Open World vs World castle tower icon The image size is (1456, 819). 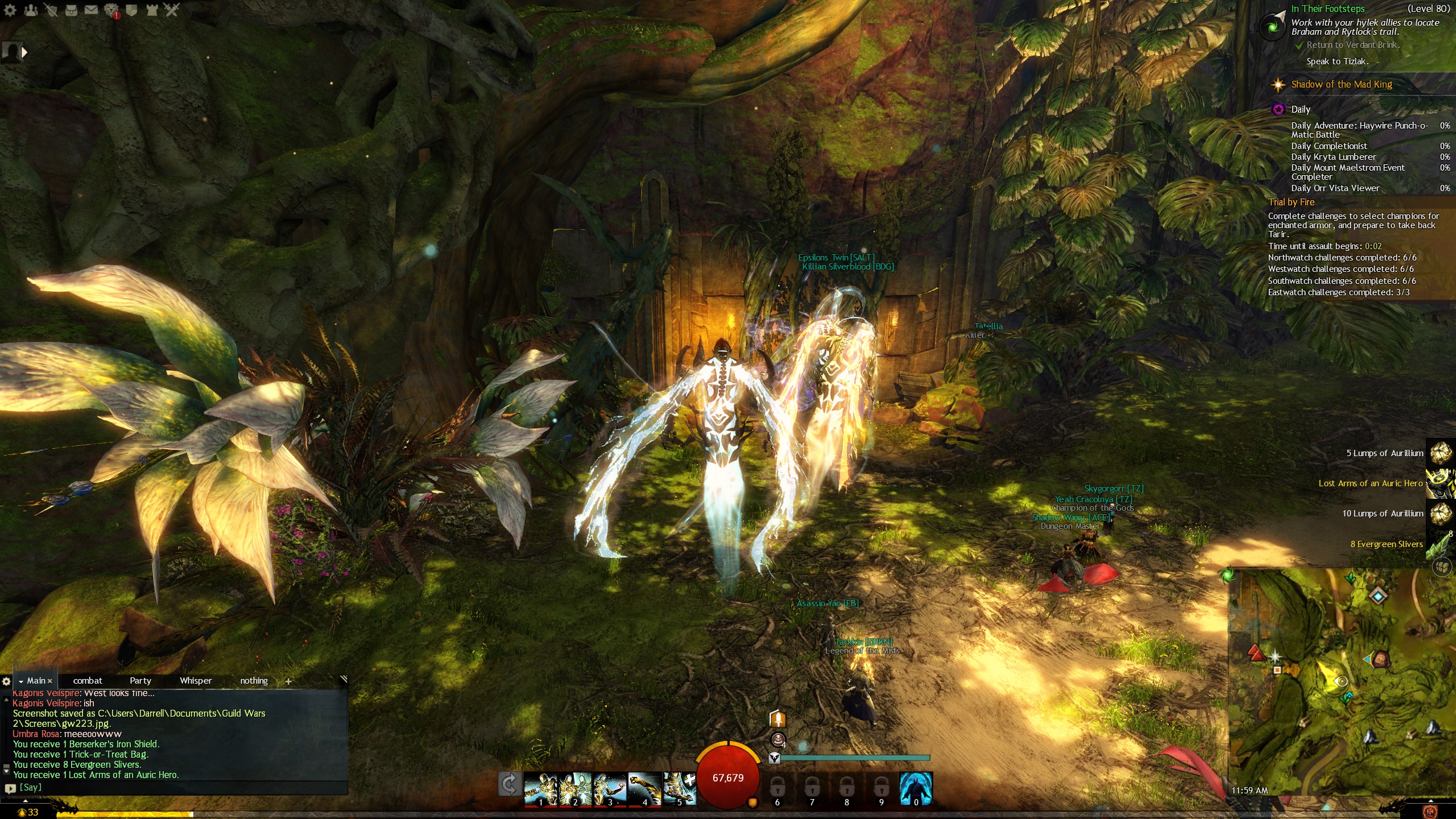pos(152,10)
